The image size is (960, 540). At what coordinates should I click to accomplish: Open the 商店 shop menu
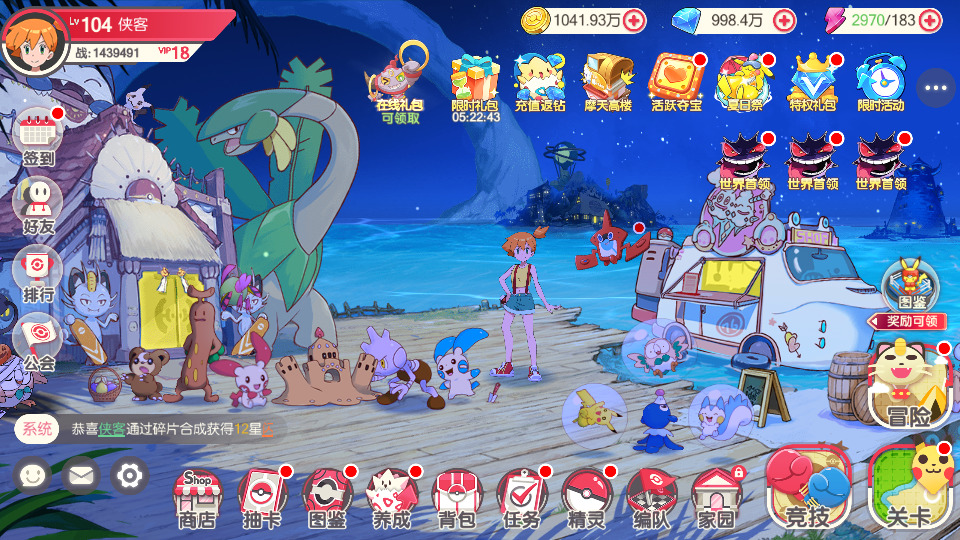coord(197,495)
